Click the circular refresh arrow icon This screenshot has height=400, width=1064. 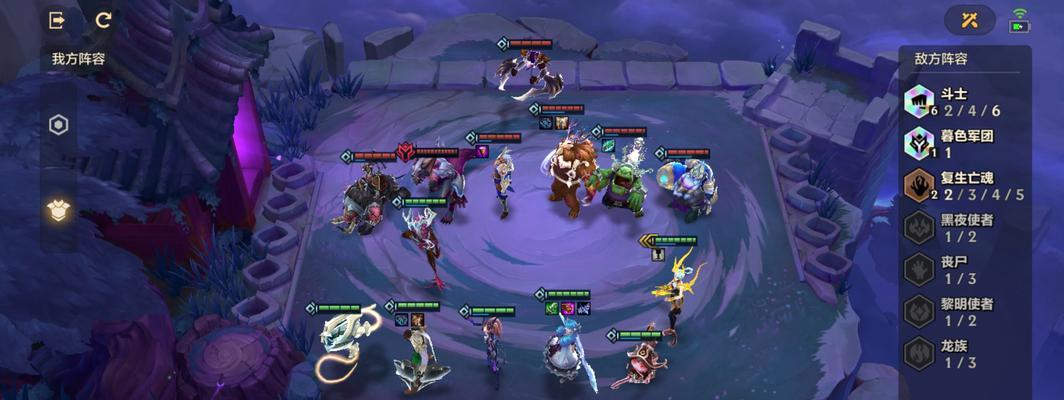pos(103,20)
